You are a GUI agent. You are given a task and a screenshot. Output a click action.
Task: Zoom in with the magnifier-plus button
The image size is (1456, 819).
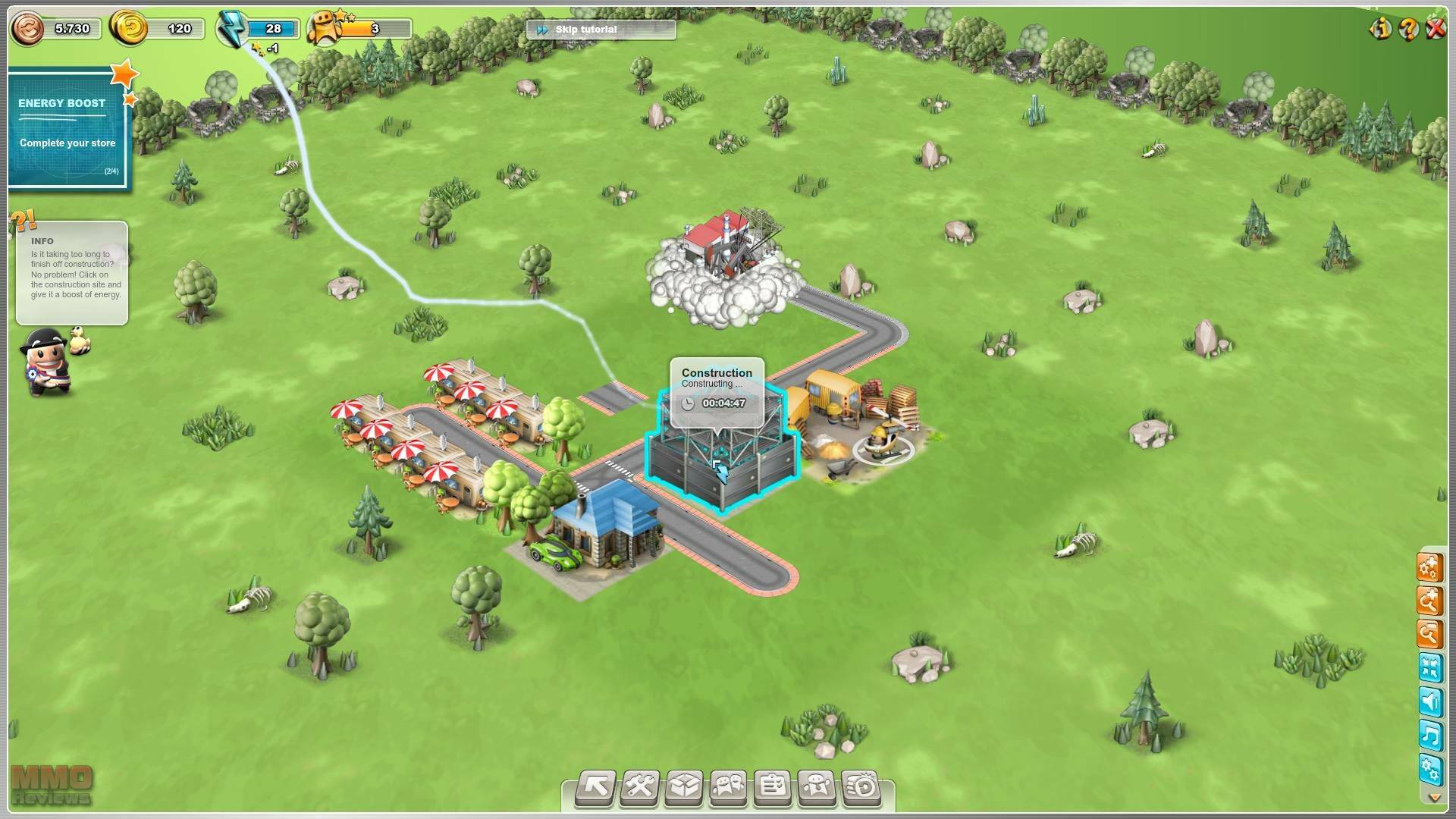point(1429,601)
